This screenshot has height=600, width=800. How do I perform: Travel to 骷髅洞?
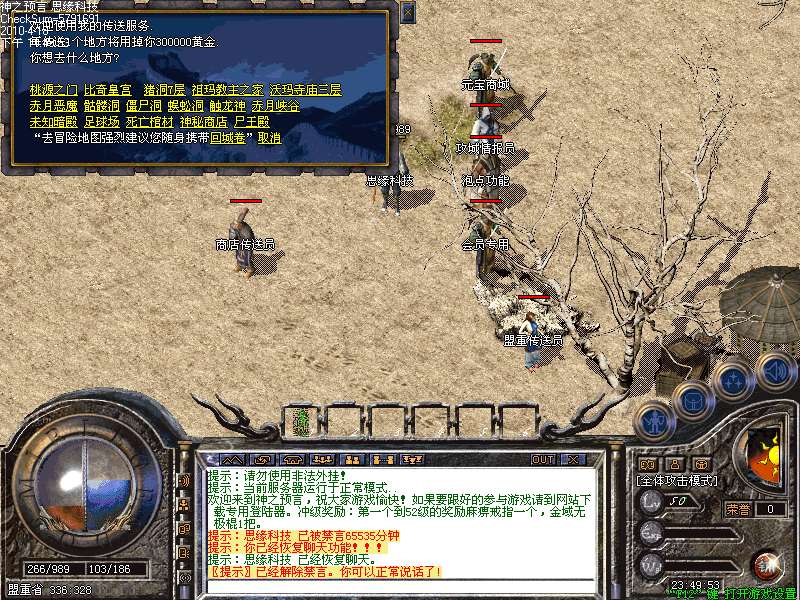(x=103, y=106)
